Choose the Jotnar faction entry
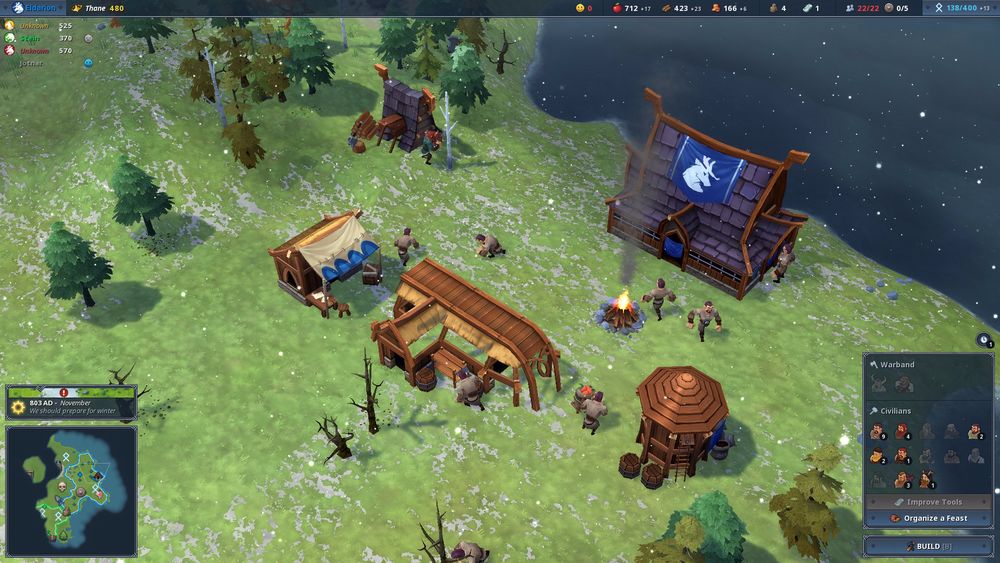 (33, 62)
